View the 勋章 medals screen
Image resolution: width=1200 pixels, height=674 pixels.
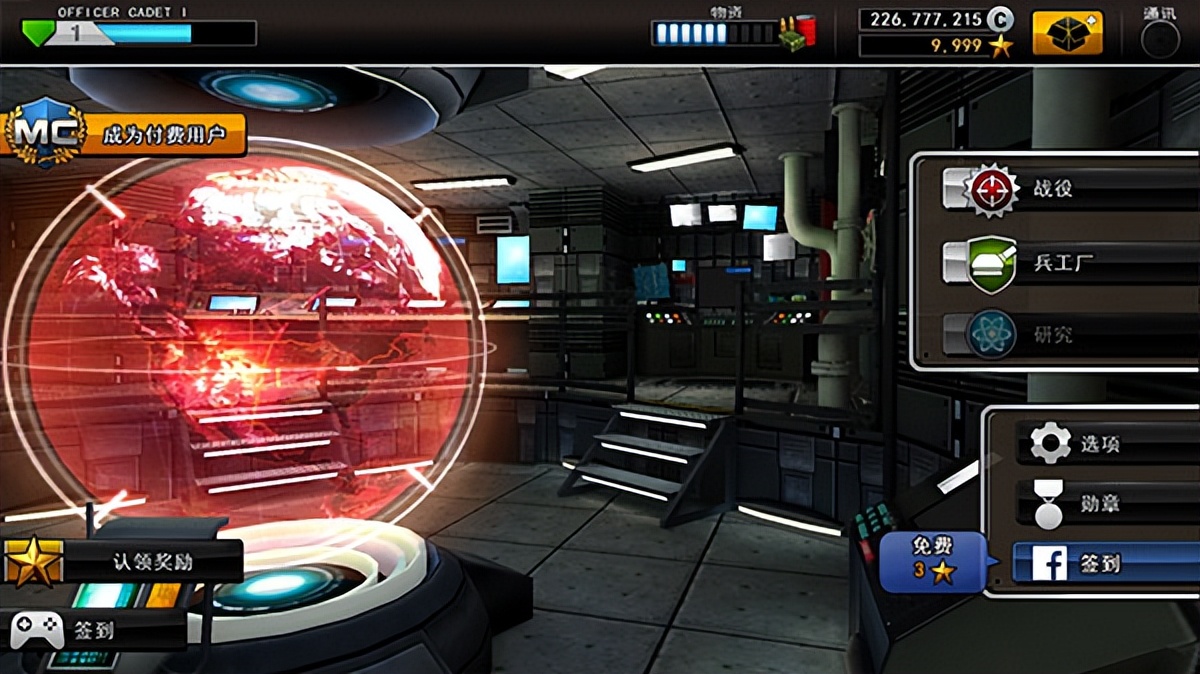tap(1100, 504)
